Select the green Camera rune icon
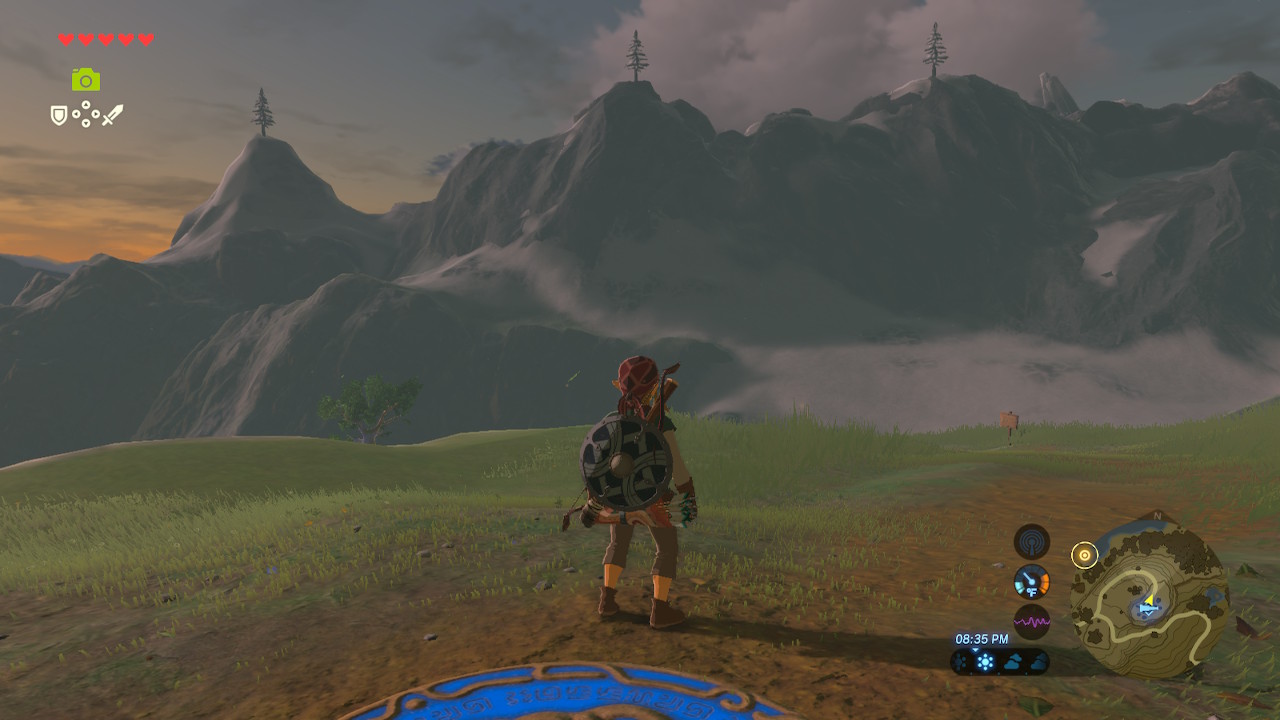Screen dimensions: 1280x720 tap(86, 79)
